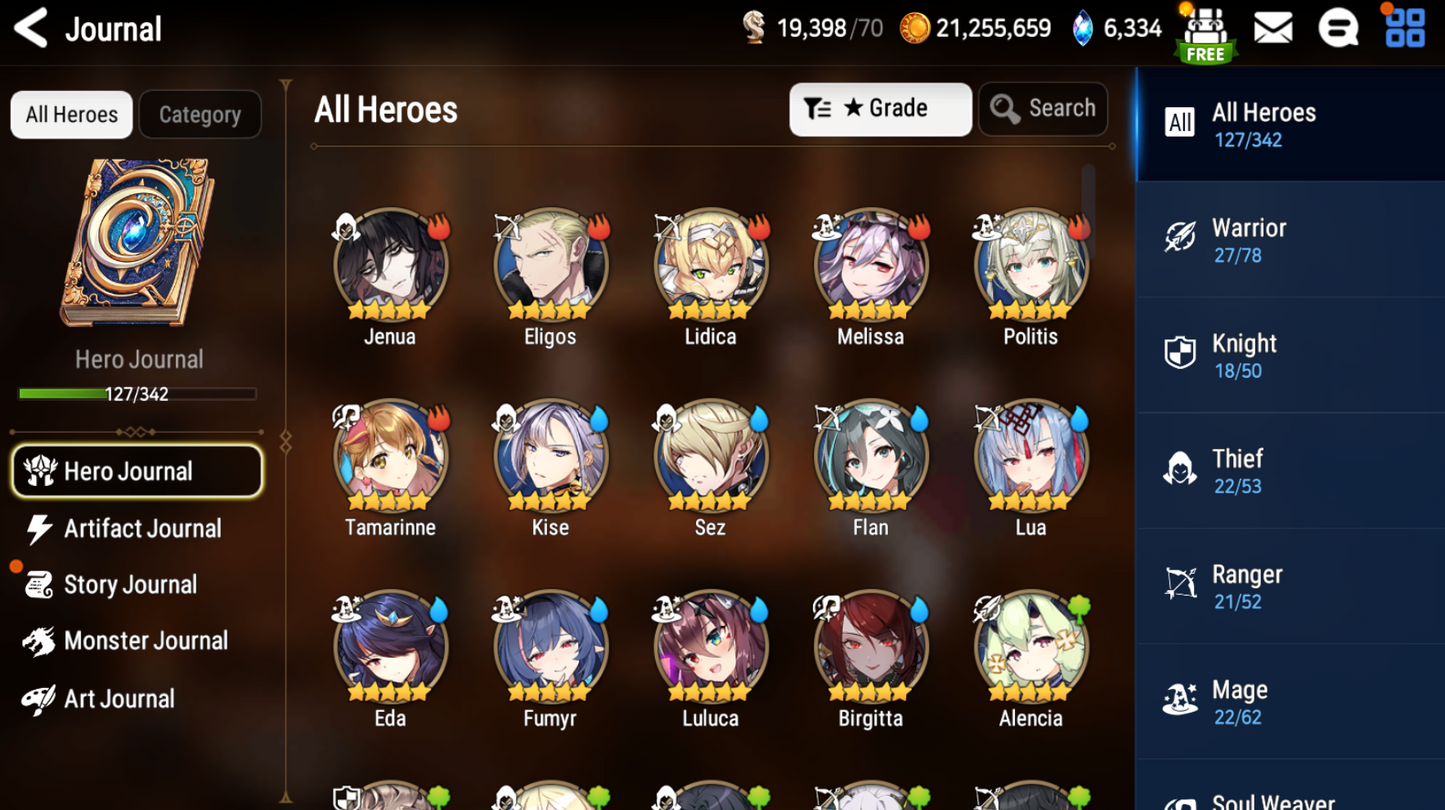Image resolution: width=1445 pixels, height=810 pixels.
Task: Show only Thief heroes
Action: pyautogui.click(x=1290, y=471)
